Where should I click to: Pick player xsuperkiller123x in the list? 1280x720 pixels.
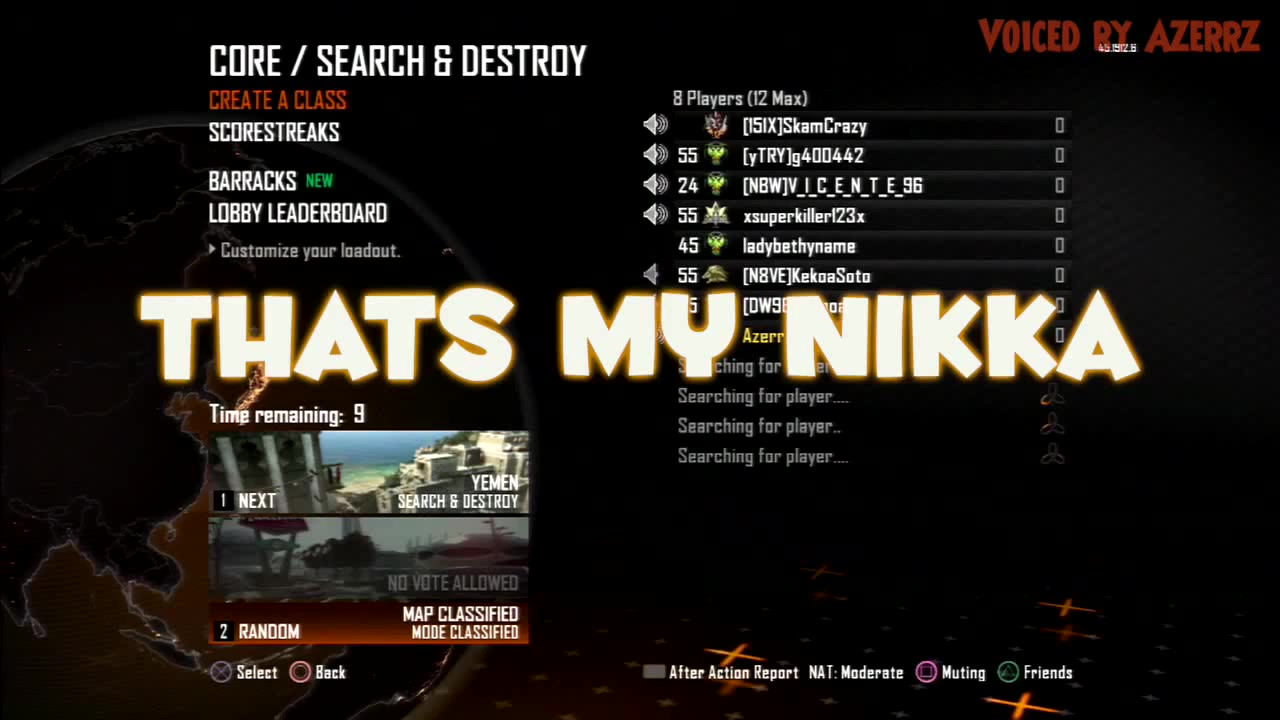pos(804,216)
